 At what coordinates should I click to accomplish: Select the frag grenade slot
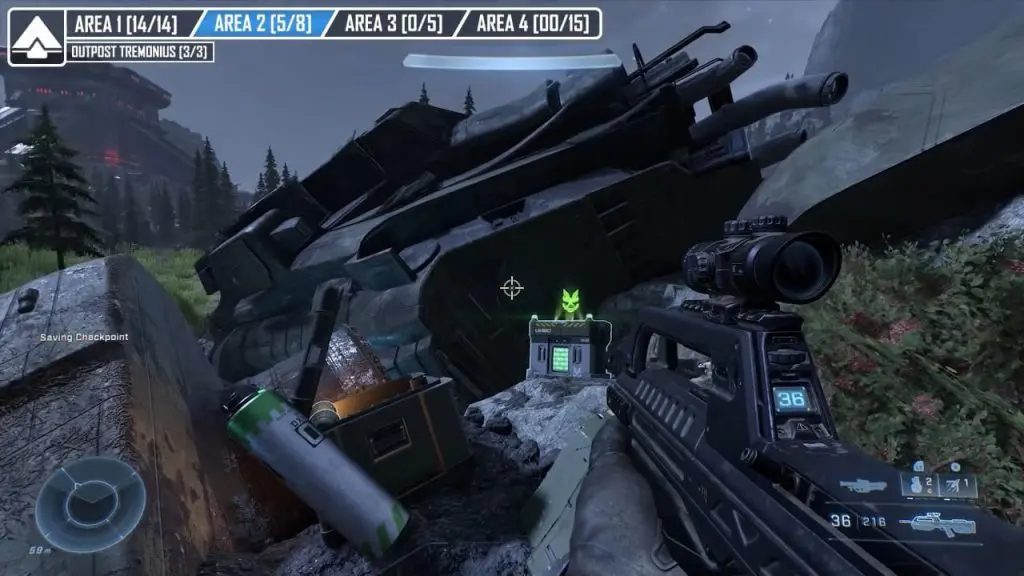pos(920,485)
